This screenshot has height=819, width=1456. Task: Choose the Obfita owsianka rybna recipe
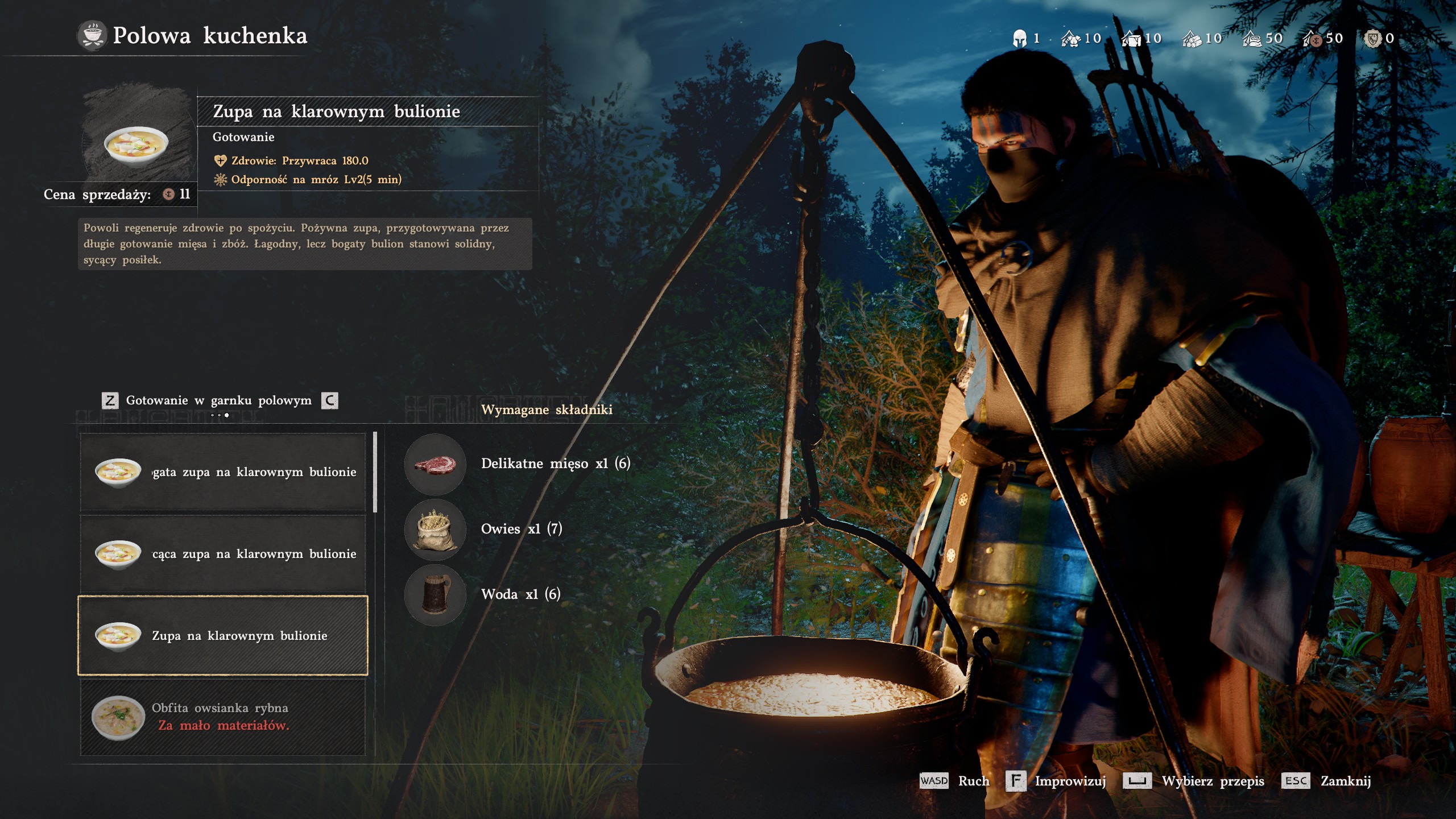[222, 717]
